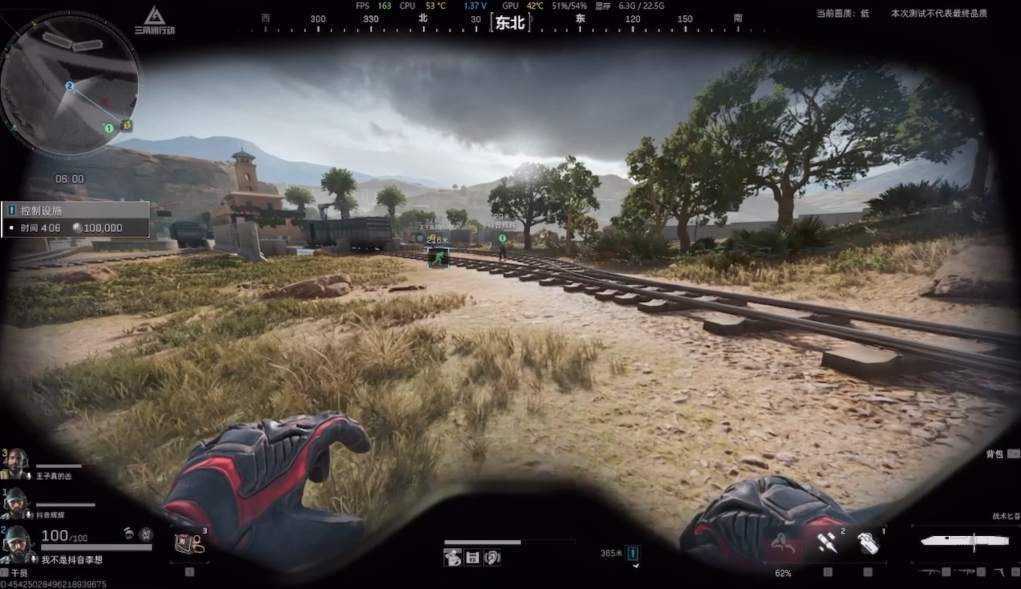The height and width of the screenshot is (589, 1021).
Task: Click the 三角洲行动 game logo
Action: click(154, 20)
